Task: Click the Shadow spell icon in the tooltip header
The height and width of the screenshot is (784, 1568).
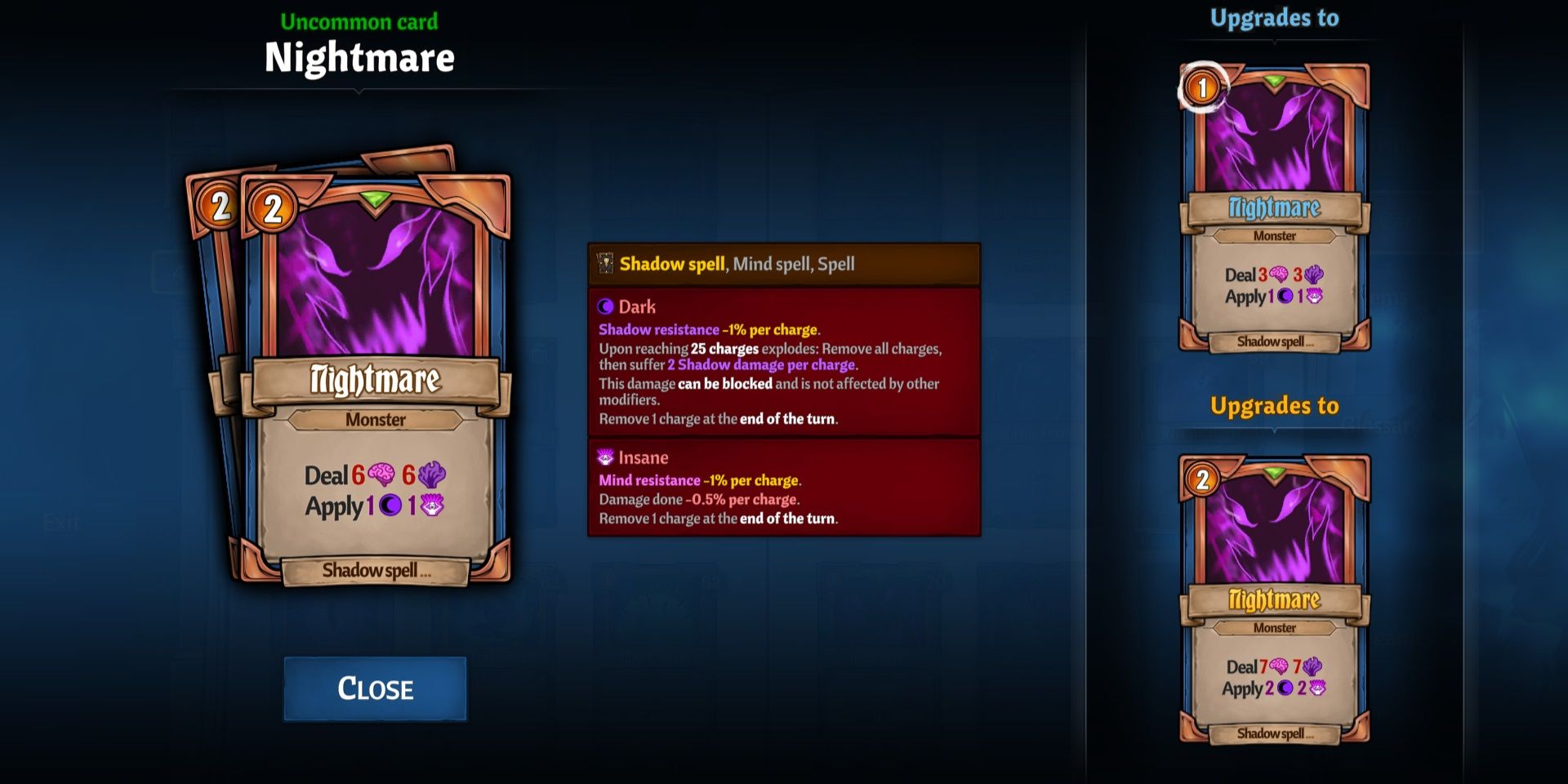Action: 605,263
